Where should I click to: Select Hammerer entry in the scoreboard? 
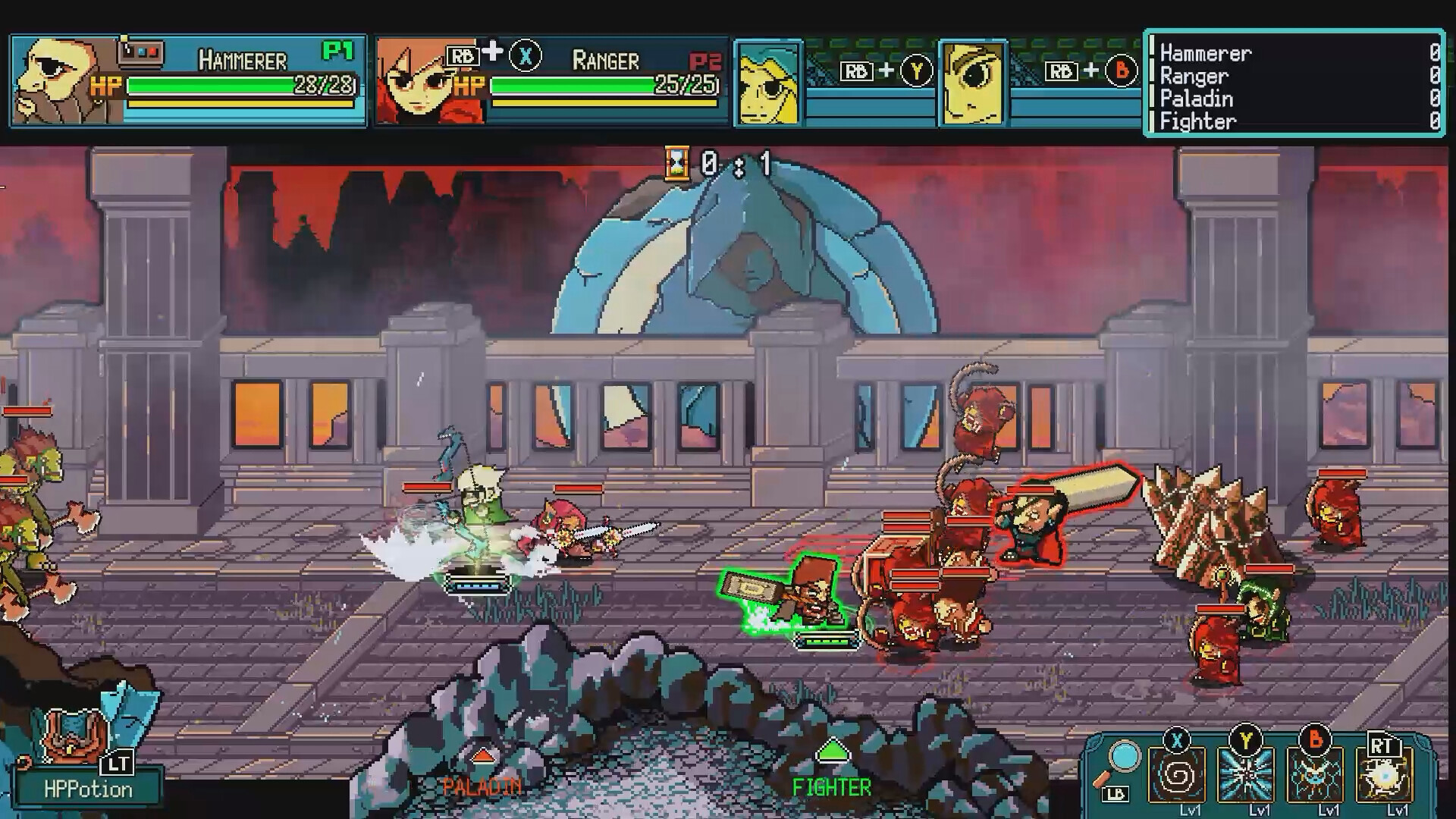1203,54
